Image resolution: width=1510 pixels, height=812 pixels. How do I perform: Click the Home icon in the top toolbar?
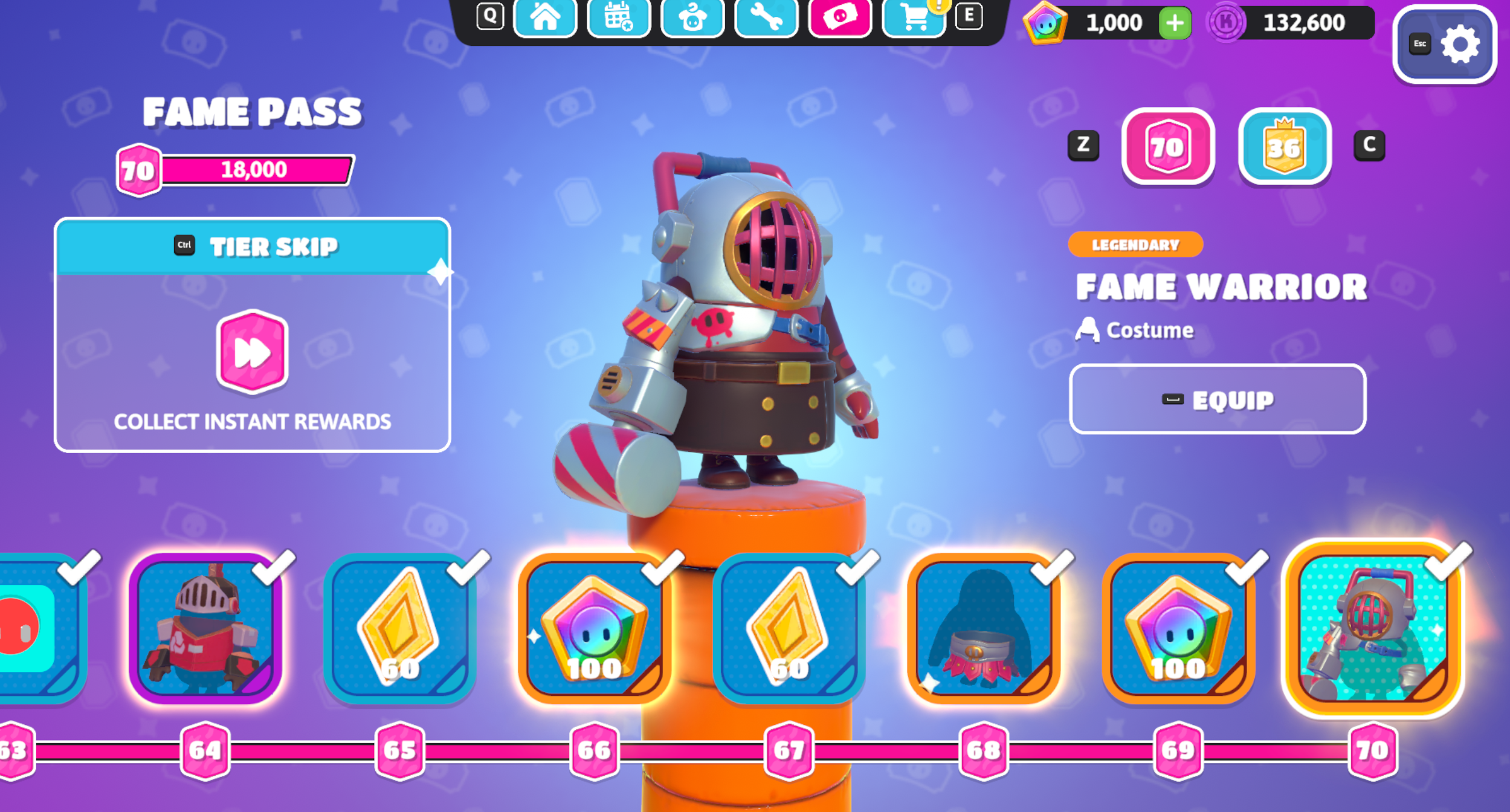546,18
